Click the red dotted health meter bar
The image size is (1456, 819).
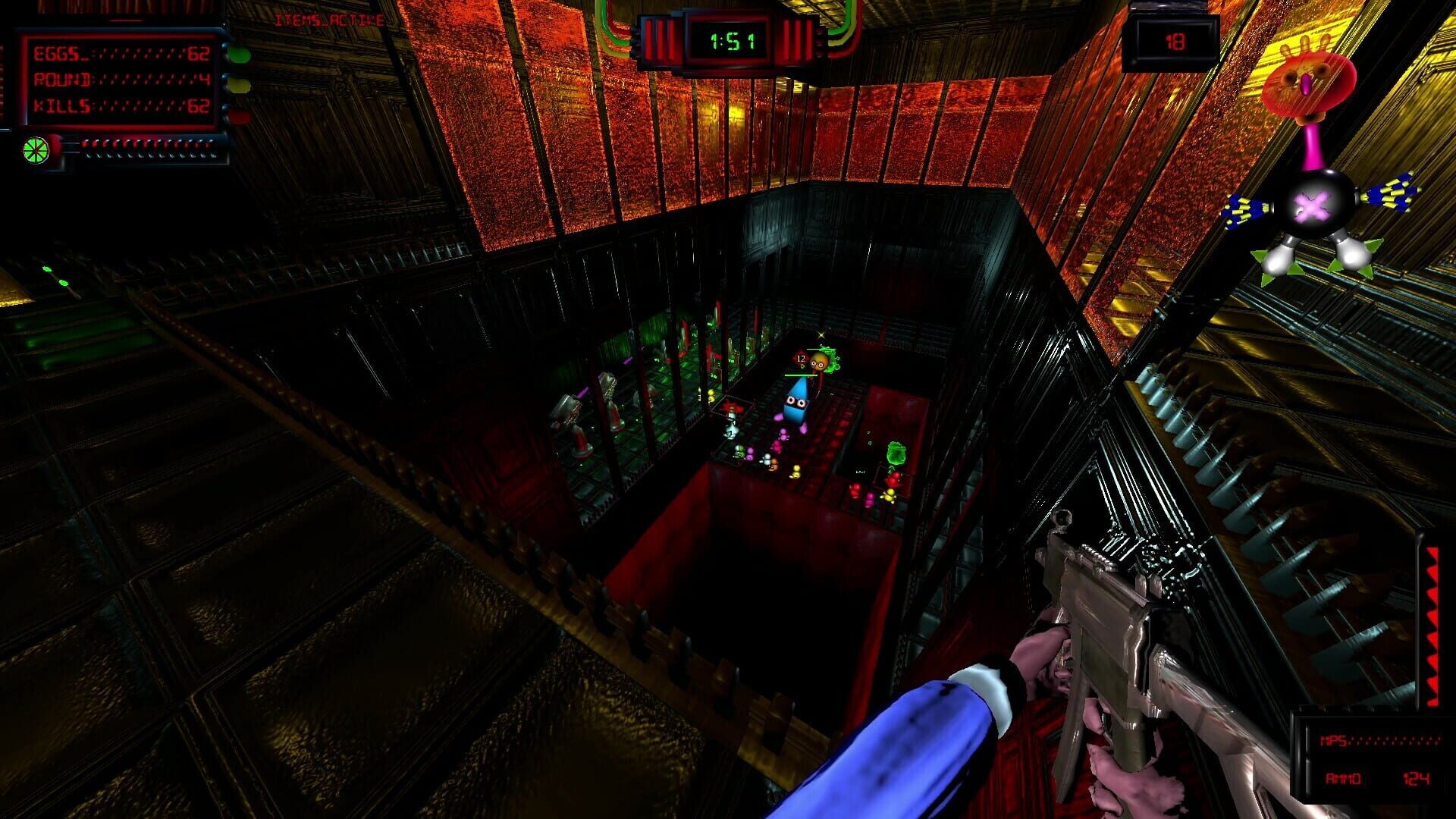tap(148, 143)
